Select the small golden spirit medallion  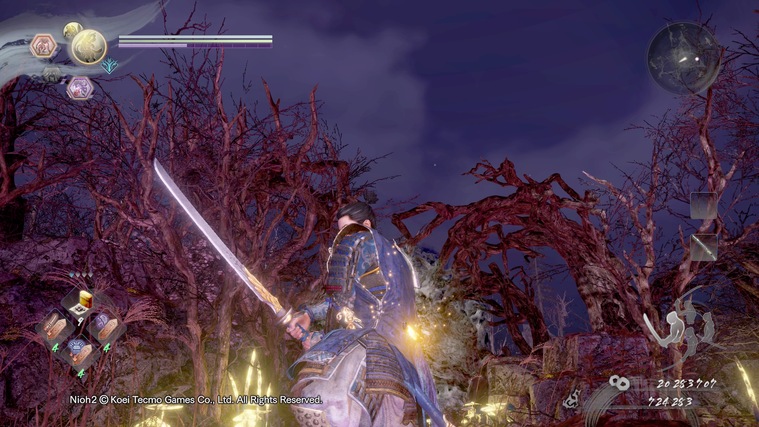coord(72,30)
